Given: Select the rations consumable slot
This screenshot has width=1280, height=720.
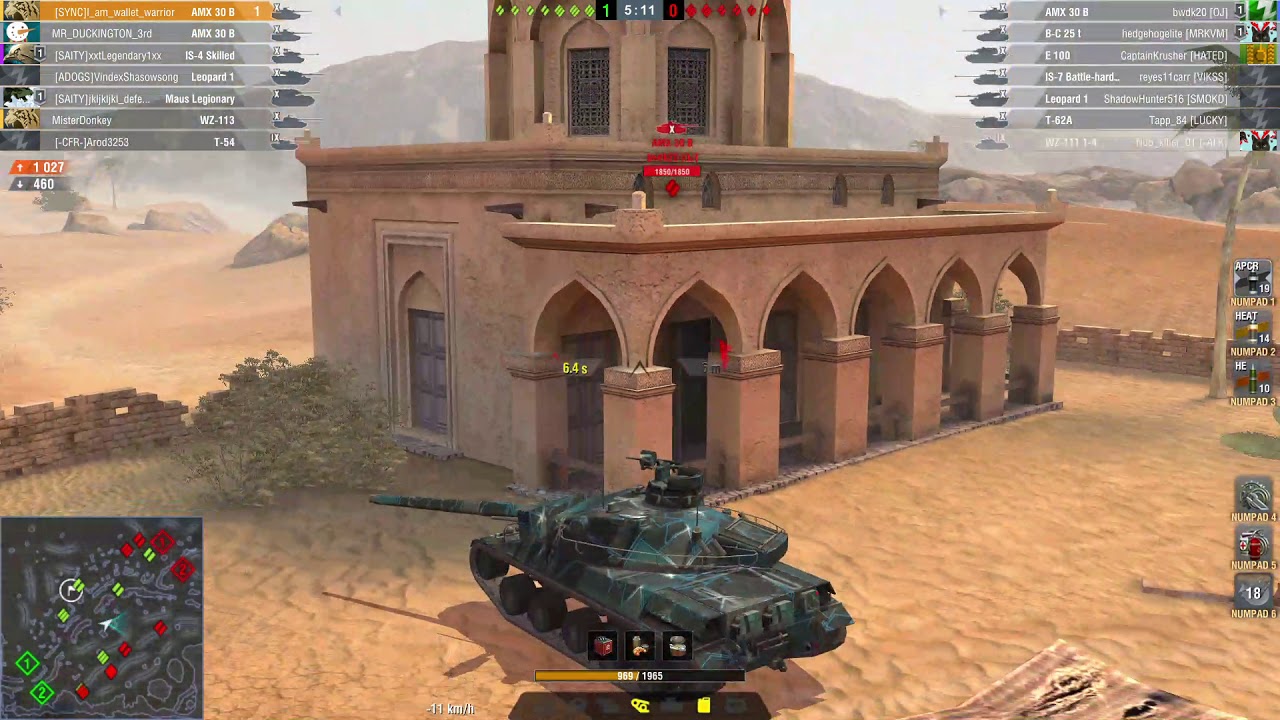Looking at the screenshot, I should click(x=640, y=647).
